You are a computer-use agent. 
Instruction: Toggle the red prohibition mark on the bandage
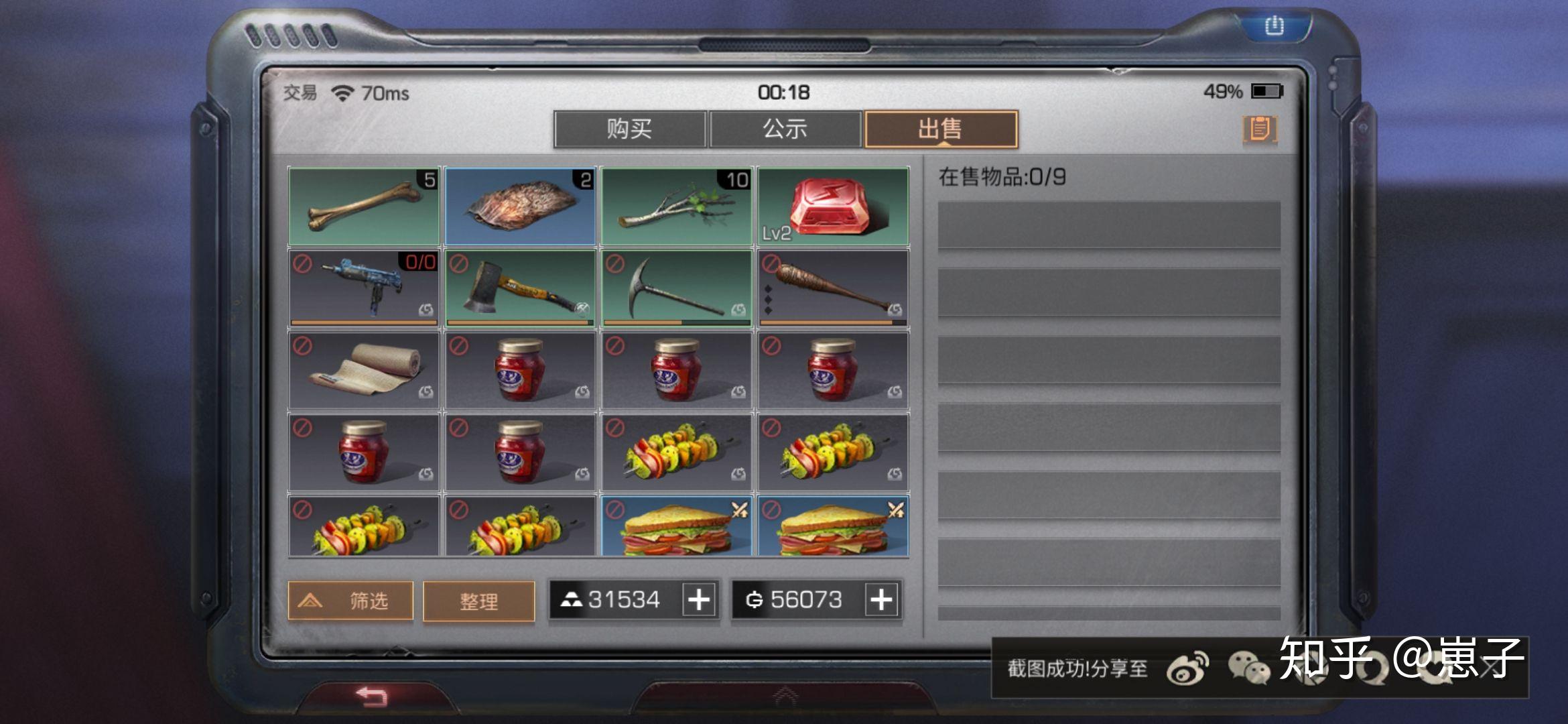coord(302,345)
